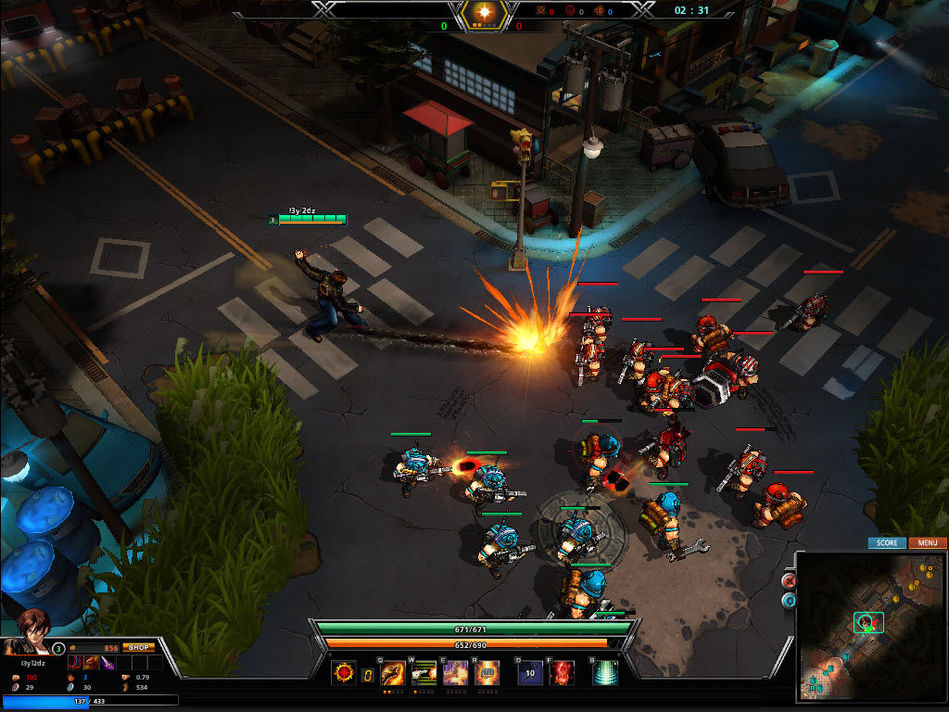949x712 pixels.
Task: Activate the B teal recall ability
Action: [x=605, y=673]
